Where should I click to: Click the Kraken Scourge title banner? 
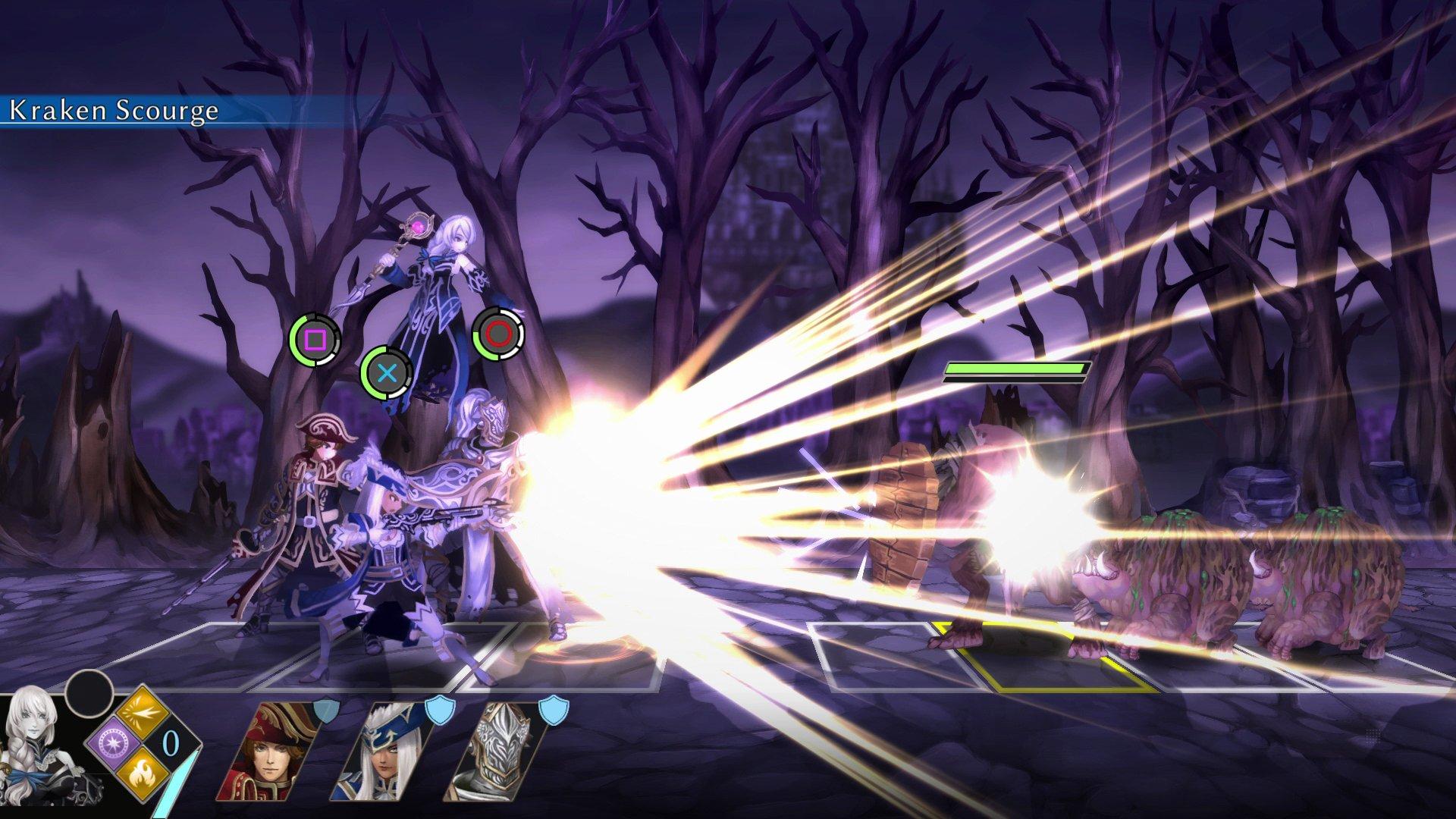[x=112, y=111]
